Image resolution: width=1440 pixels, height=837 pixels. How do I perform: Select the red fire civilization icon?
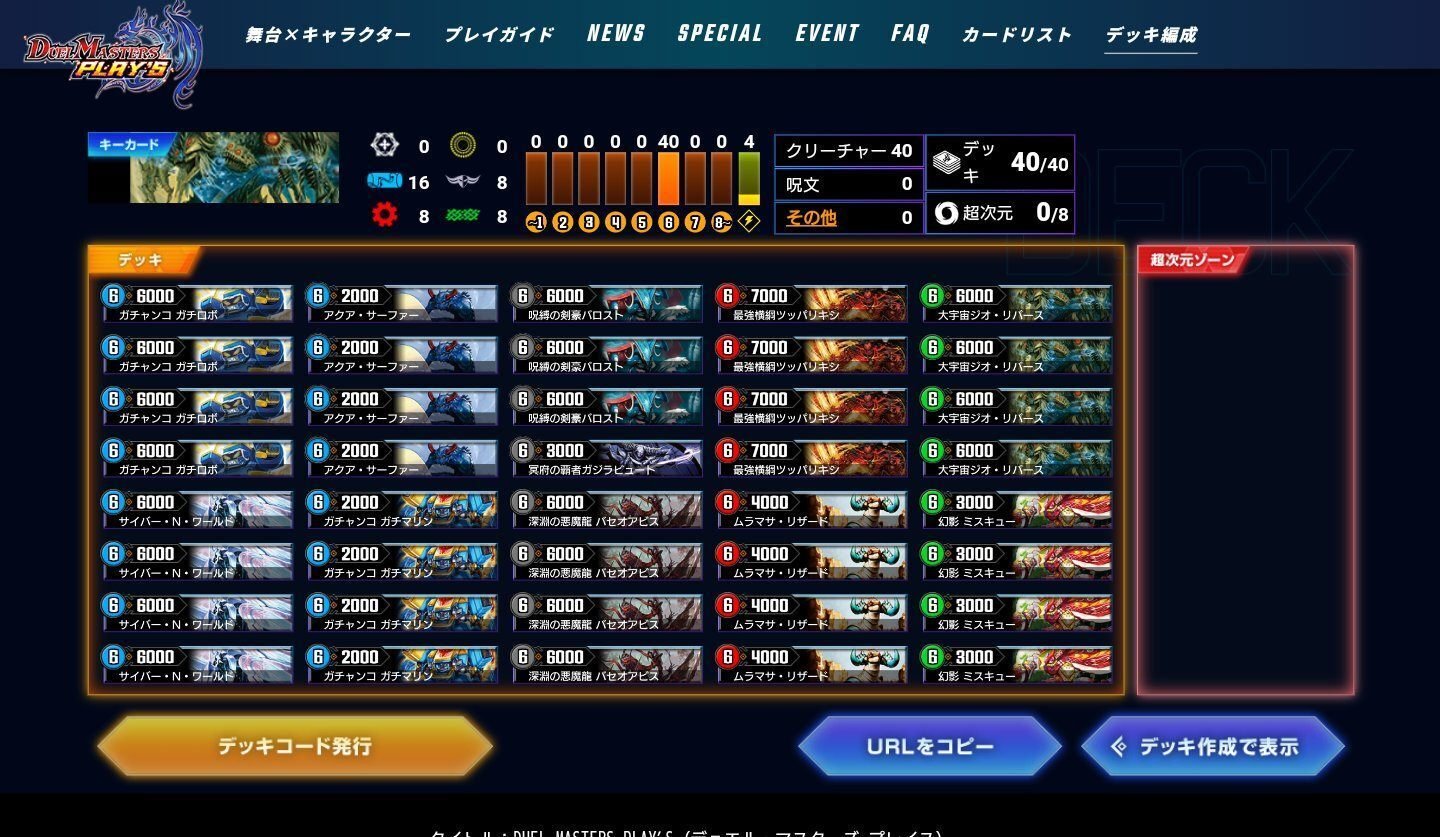click(x=387, y=214)
